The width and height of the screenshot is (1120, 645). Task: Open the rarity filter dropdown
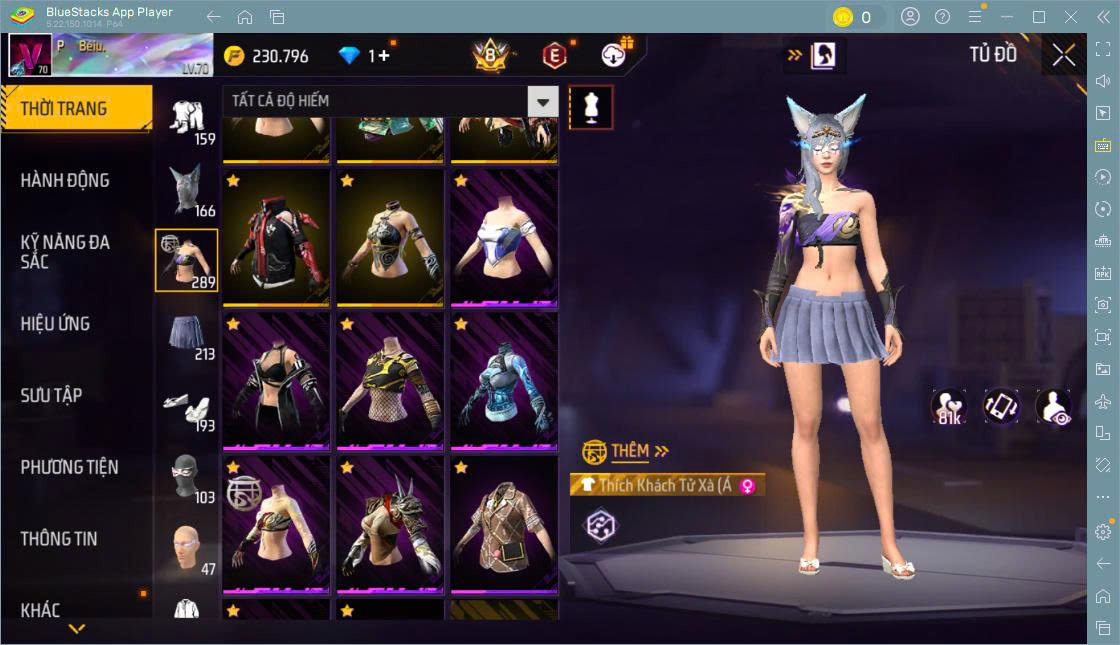coord(542,101)
